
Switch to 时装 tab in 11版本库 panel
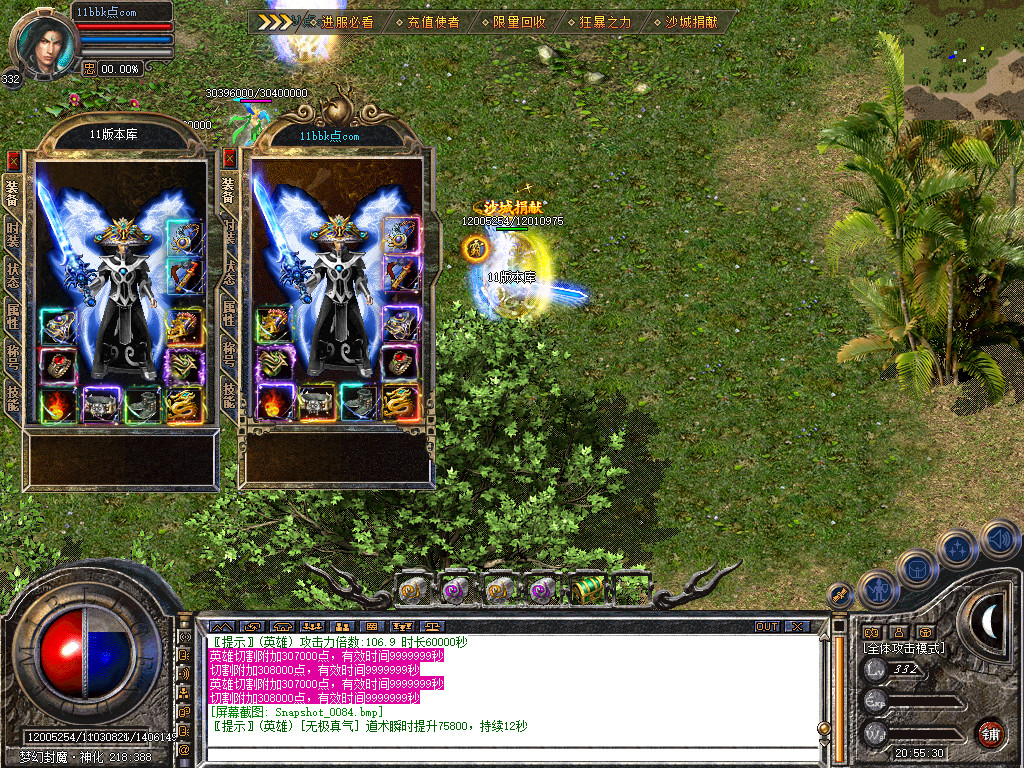click(x=13, y=234)
